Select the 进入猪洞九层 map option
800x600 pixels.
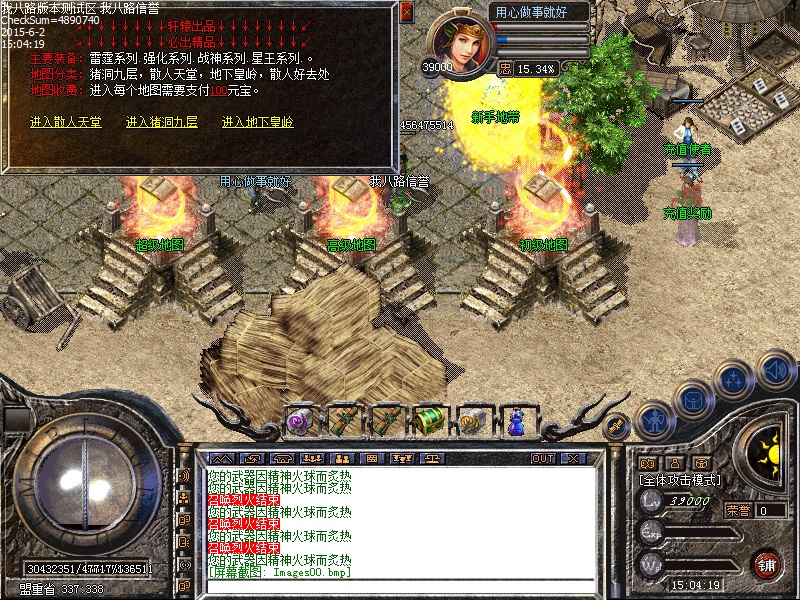point(162,122)
